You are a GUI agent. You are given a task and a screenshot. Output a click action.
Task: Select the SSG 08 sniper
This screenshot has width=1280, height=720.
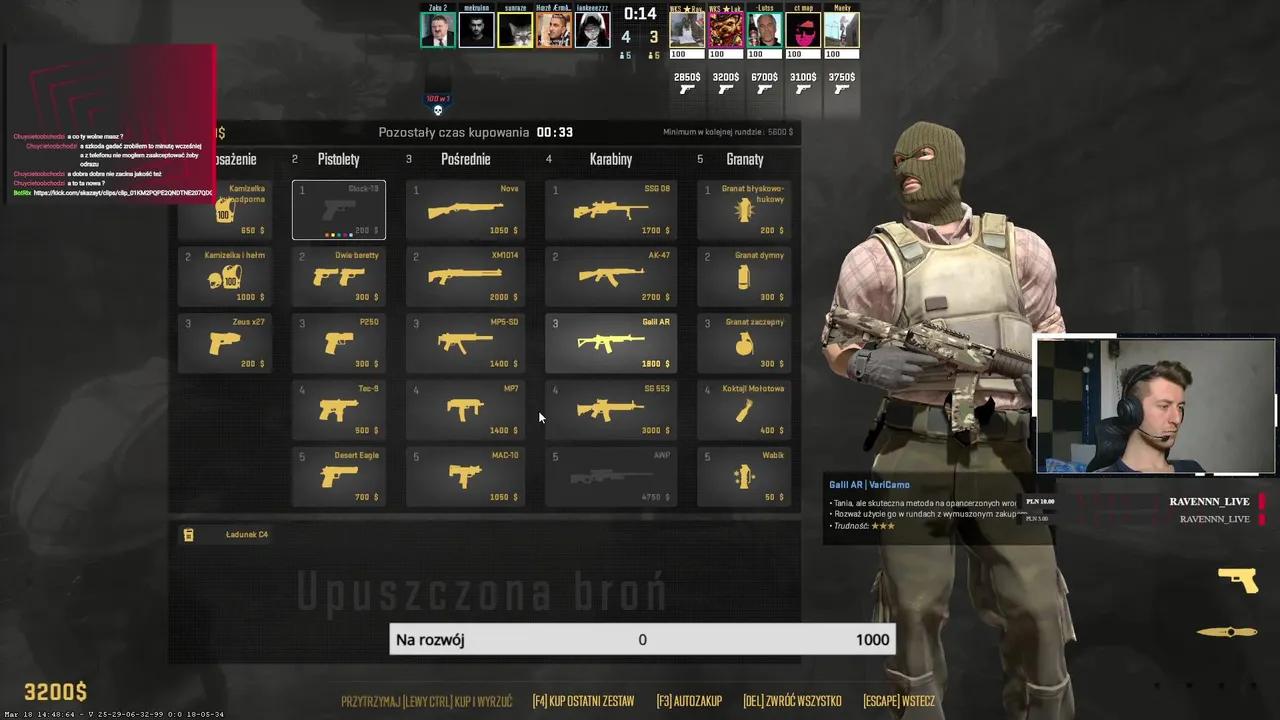[x=610, y=210]
